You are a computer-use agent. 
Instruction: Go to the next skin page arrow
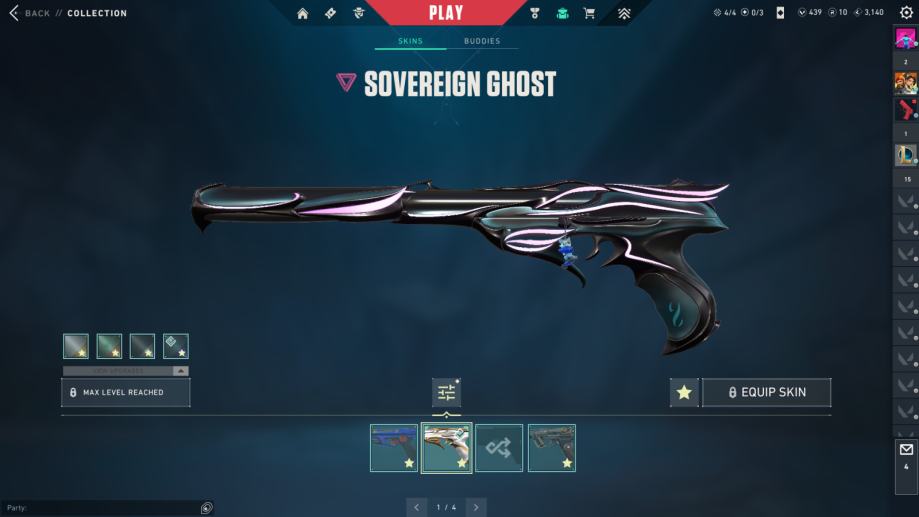pyautogui.click(x=476, y=507)
